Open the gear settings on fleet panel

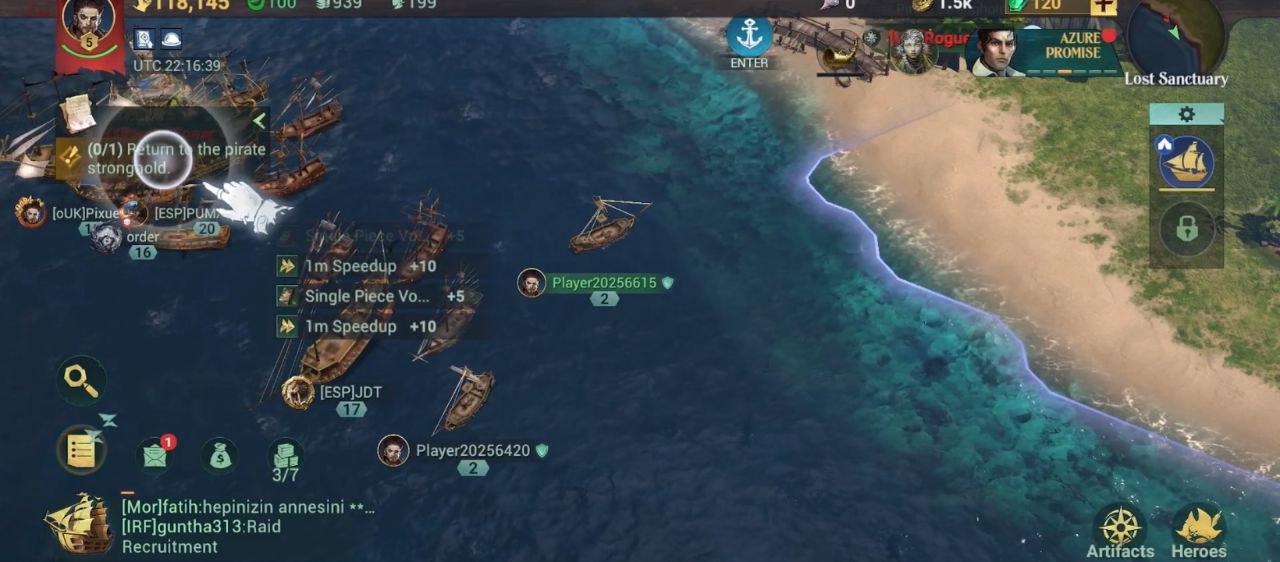[x=1186, y=114]
